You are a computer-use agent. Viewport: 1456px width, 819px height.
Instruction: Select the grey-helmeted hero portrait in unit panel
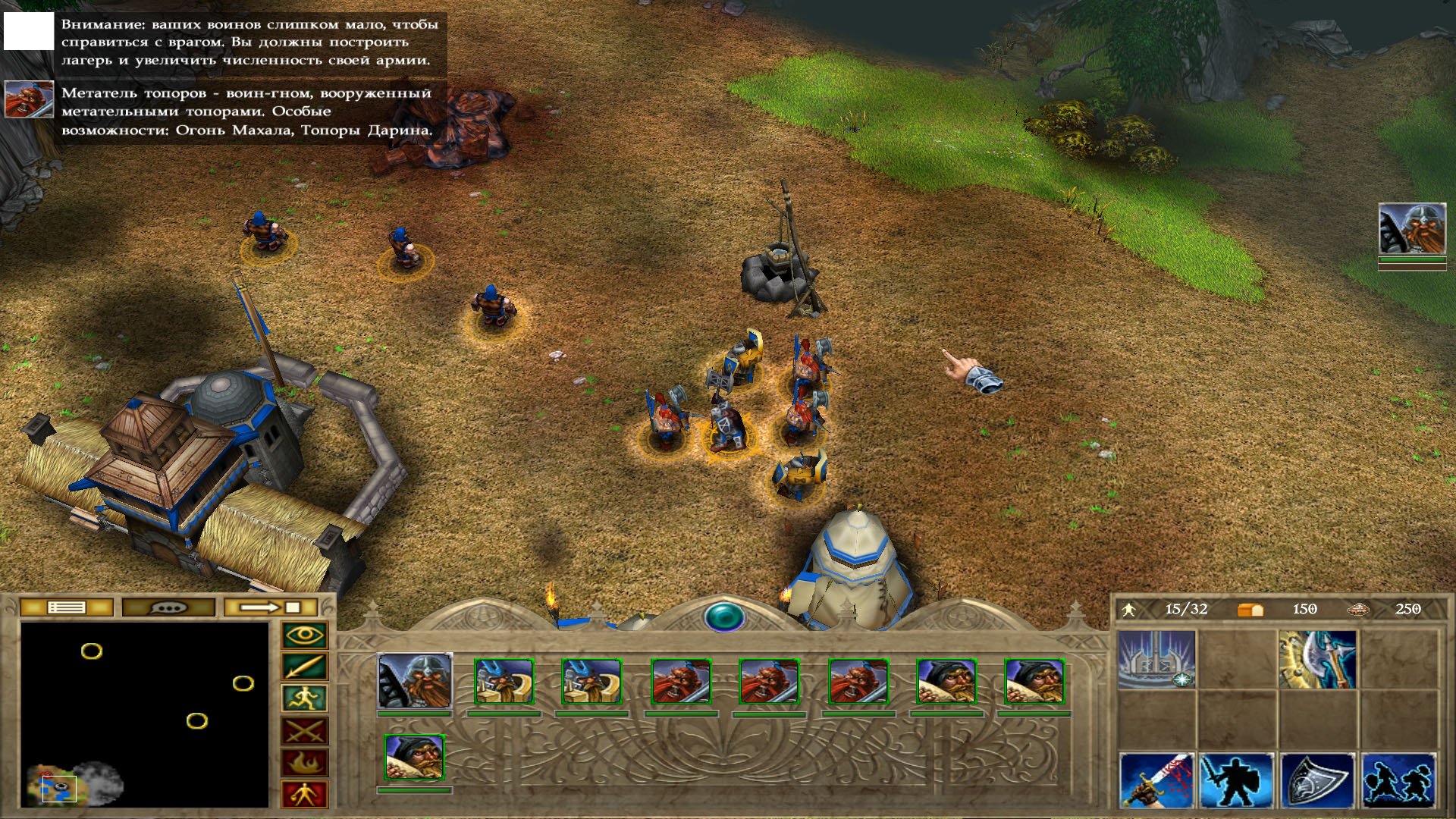(x=415, y=681)
